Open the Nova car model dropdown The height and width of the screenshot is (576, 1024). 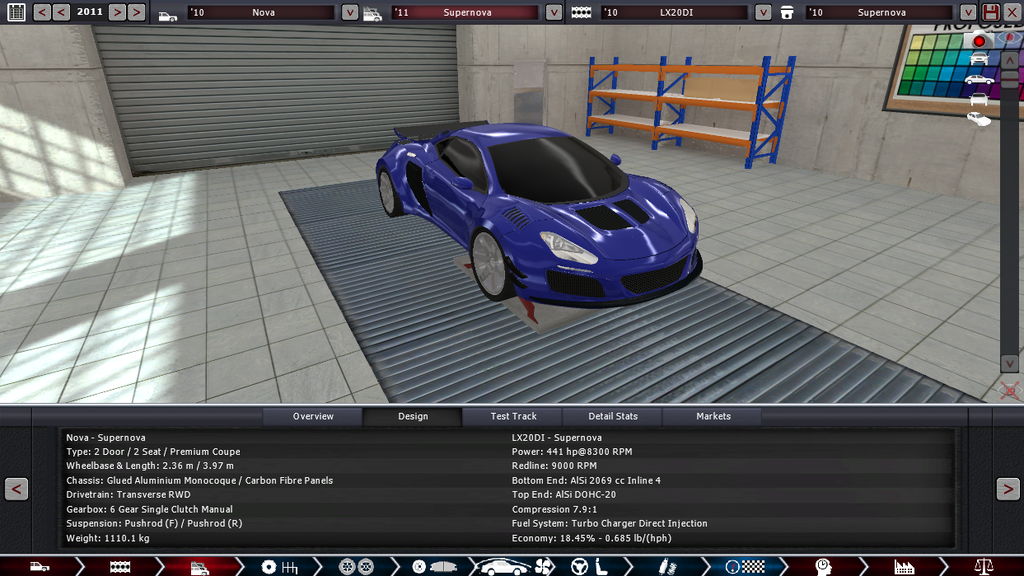click(350, 13)
